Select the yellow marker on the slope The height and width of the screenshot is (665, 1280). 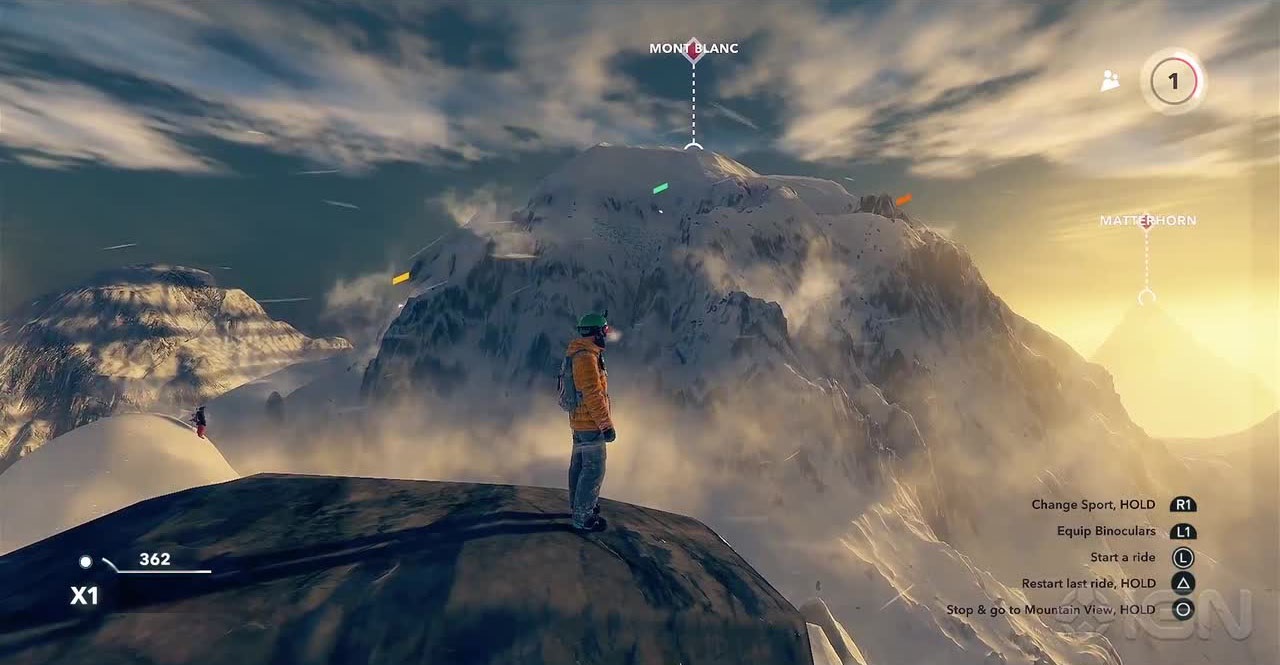(x=401, y=278)
